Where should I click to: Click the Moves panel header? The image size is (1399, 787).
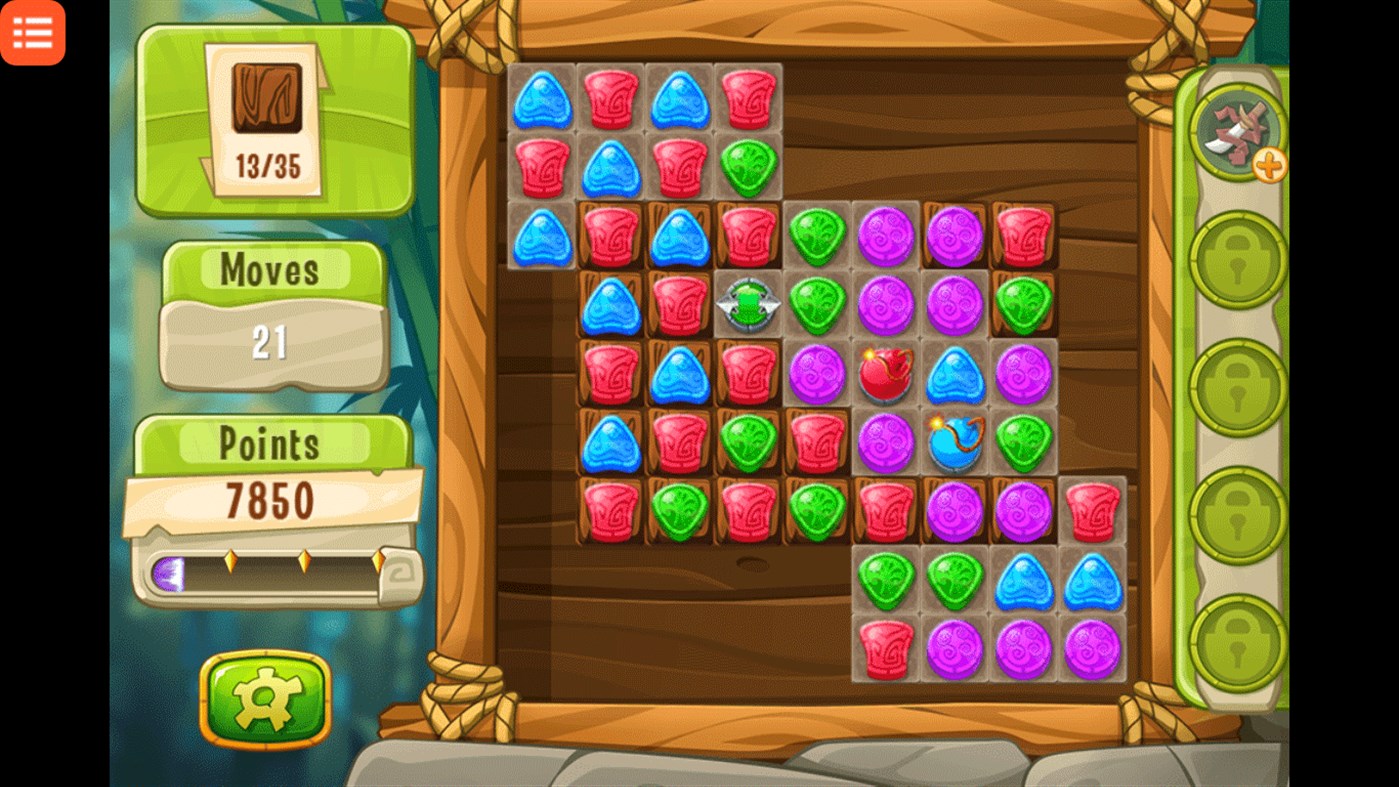point(268,270)
